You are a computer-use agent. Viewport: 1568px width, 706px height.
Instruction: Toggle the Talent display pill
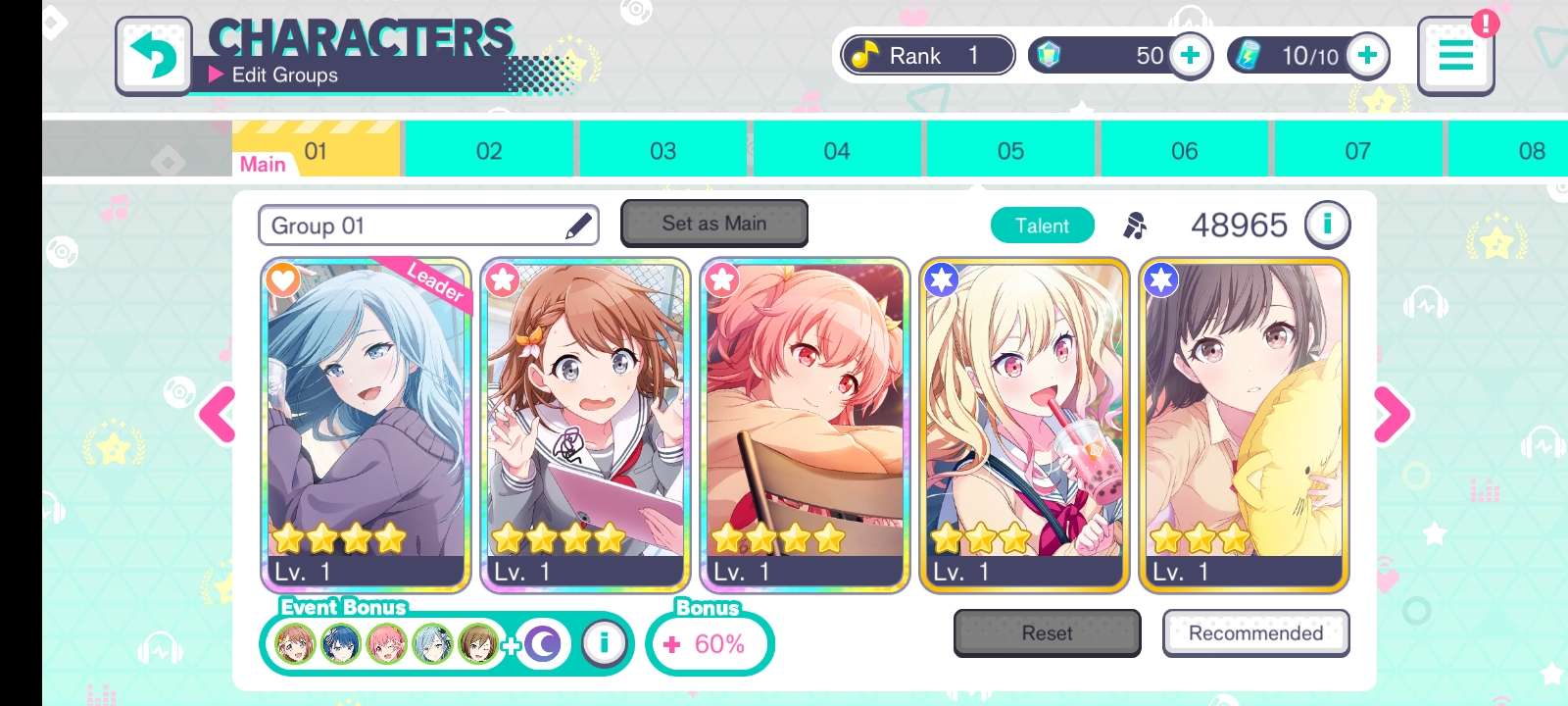point(1043,225)
